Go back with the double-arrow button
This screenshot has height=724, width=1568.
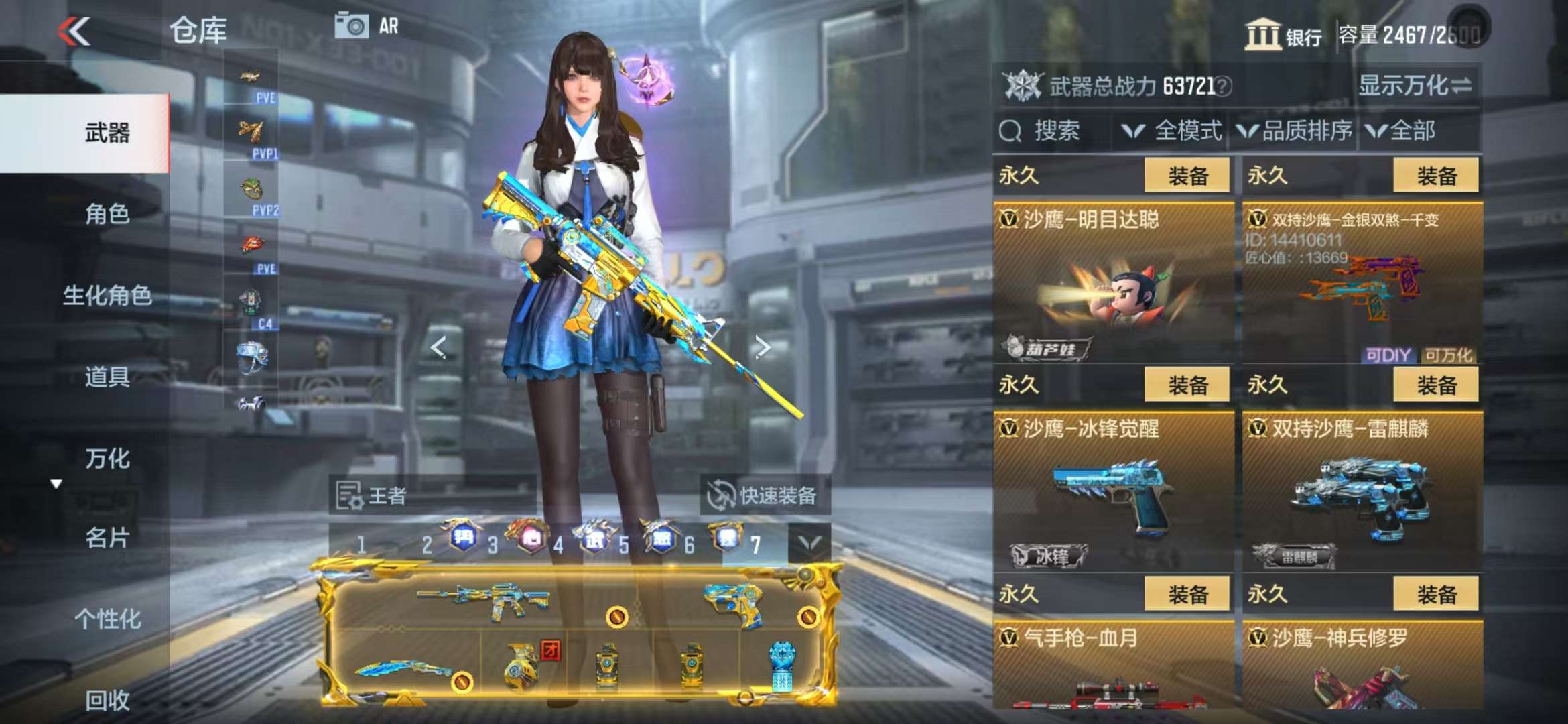74,32
